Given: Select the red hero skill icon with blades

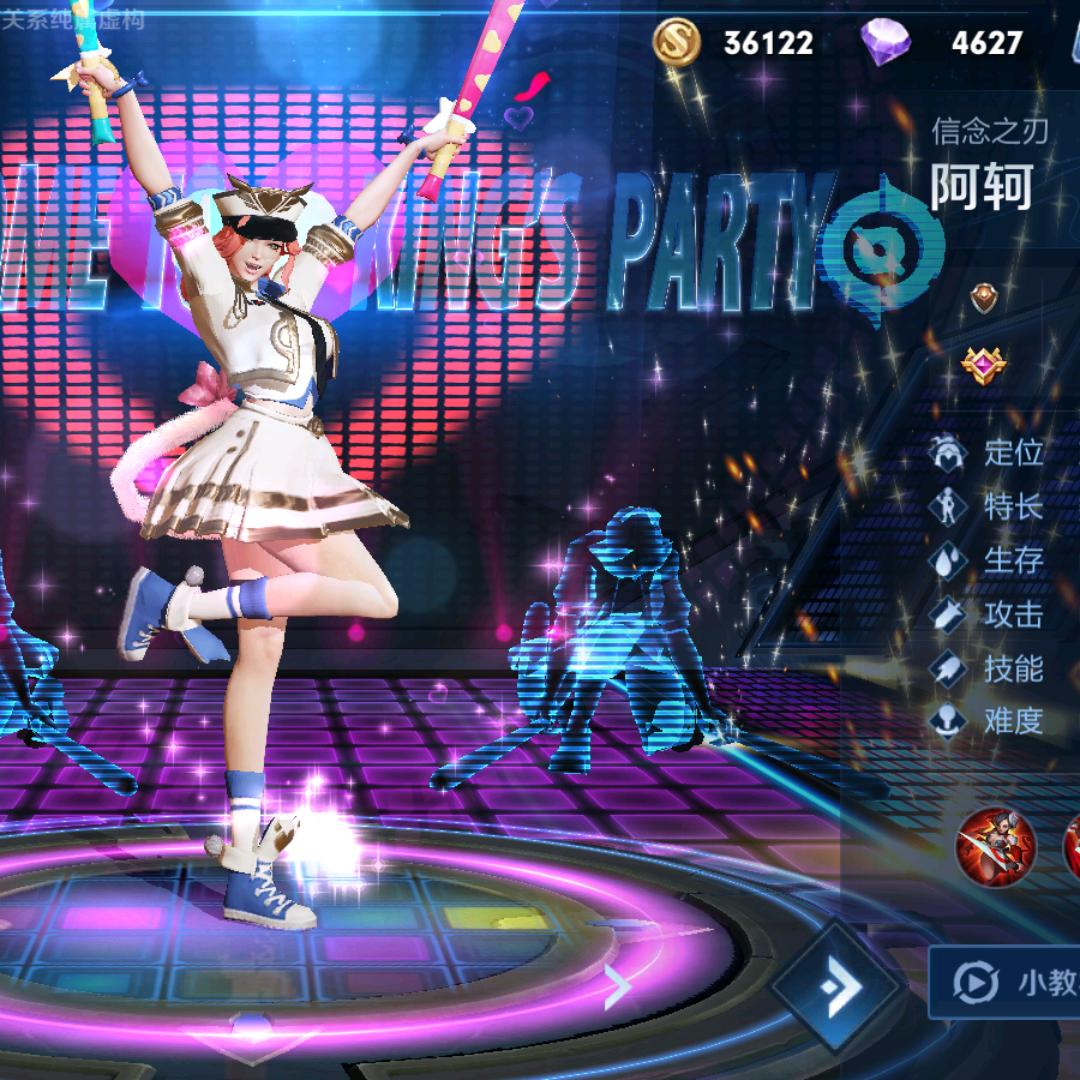Looking at the screenshot, I should tap(995, 848).
